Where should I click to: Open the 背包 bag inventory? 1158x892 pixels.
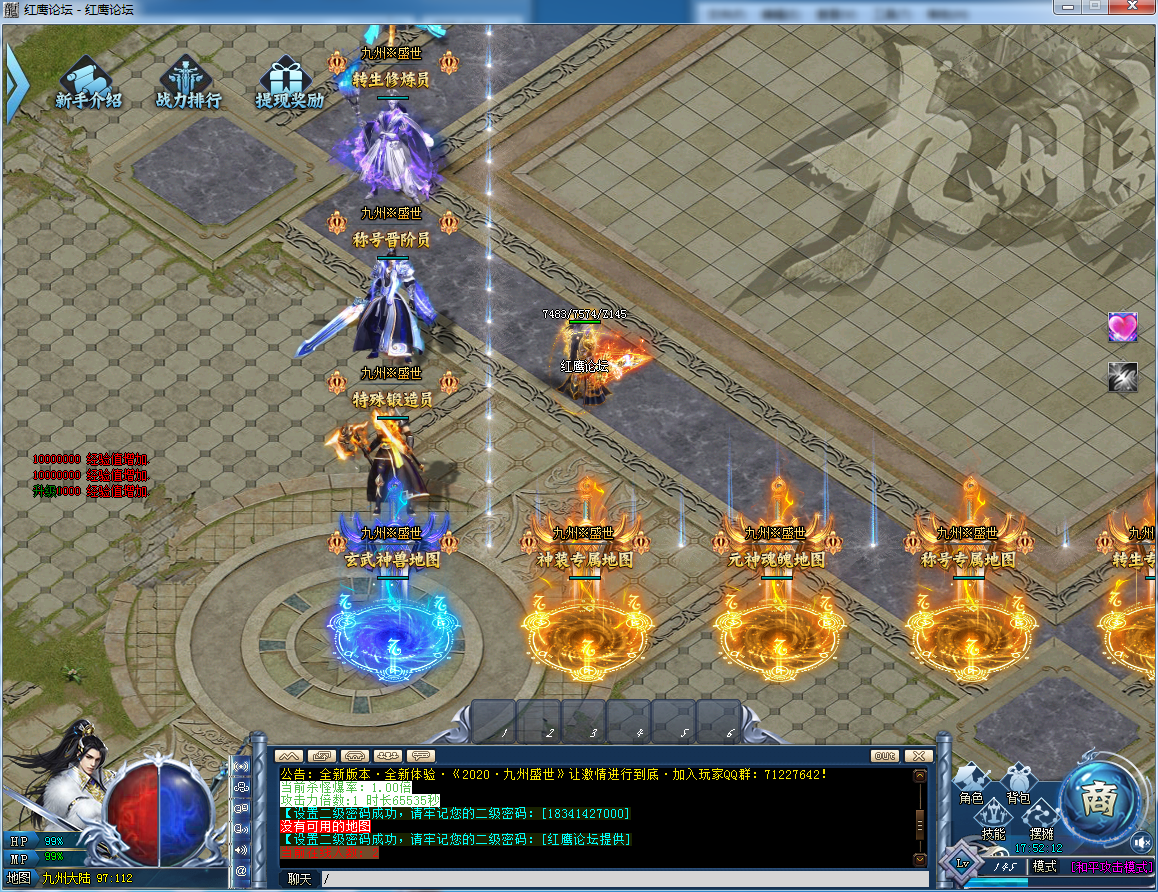1018,784
